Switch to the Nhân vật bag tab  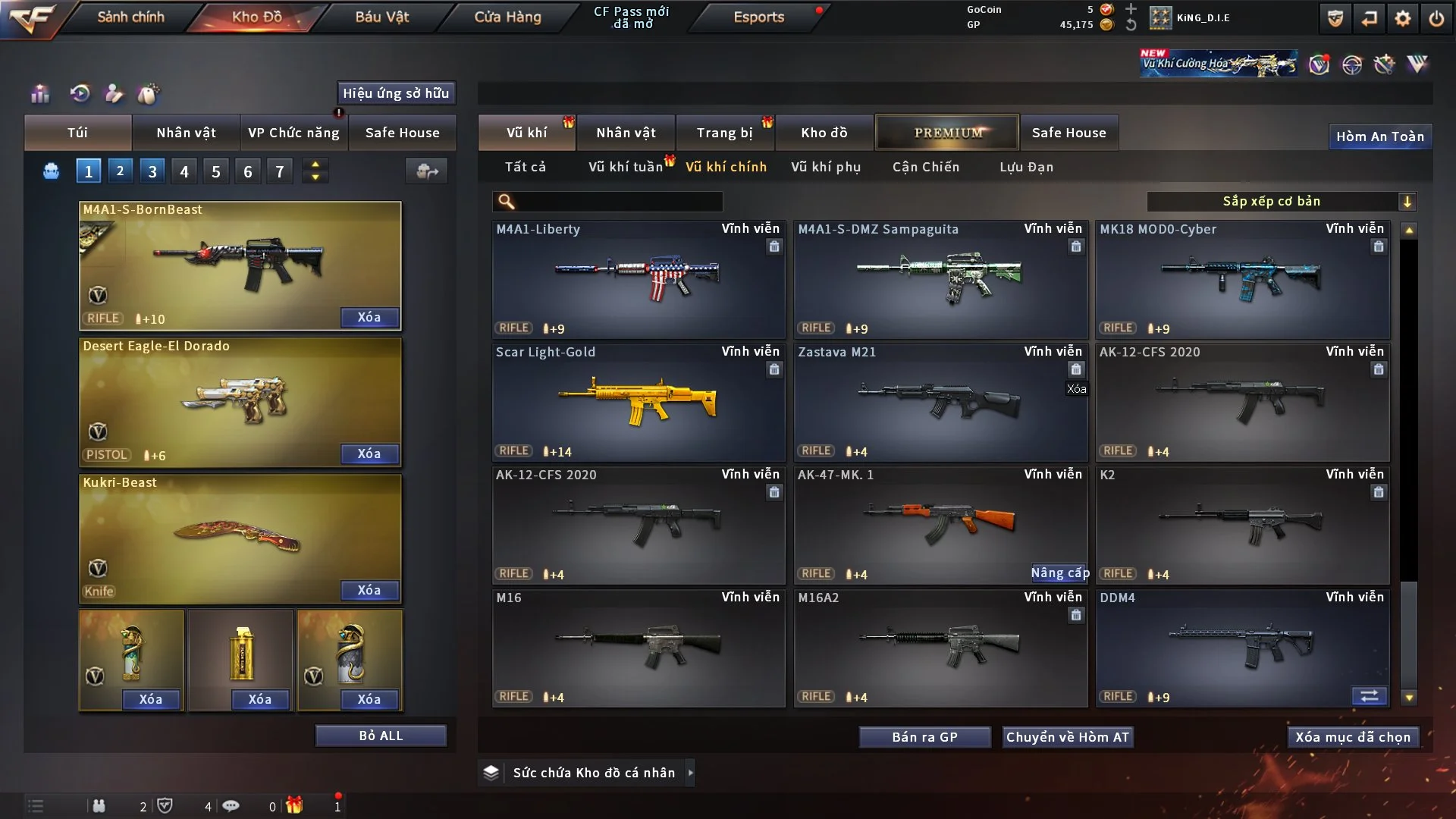[186, 133]
